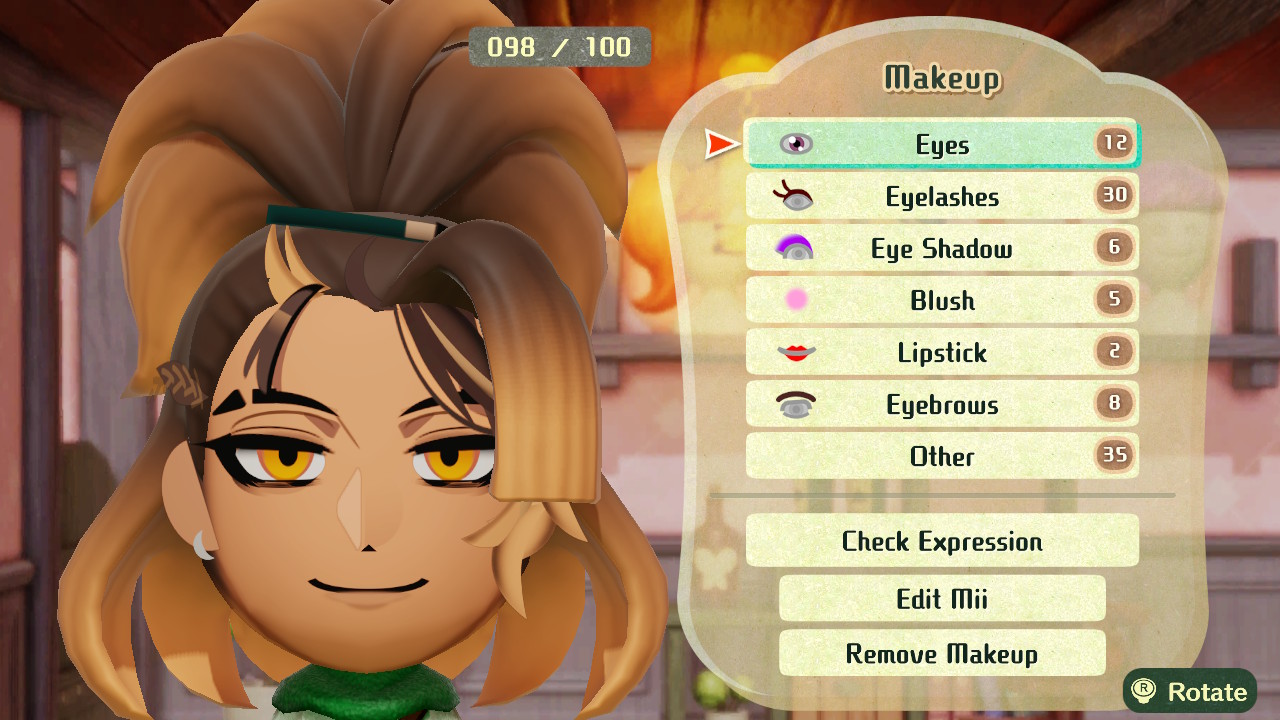
Task: Open the Eyes makeup category
Action: (941, 144)
